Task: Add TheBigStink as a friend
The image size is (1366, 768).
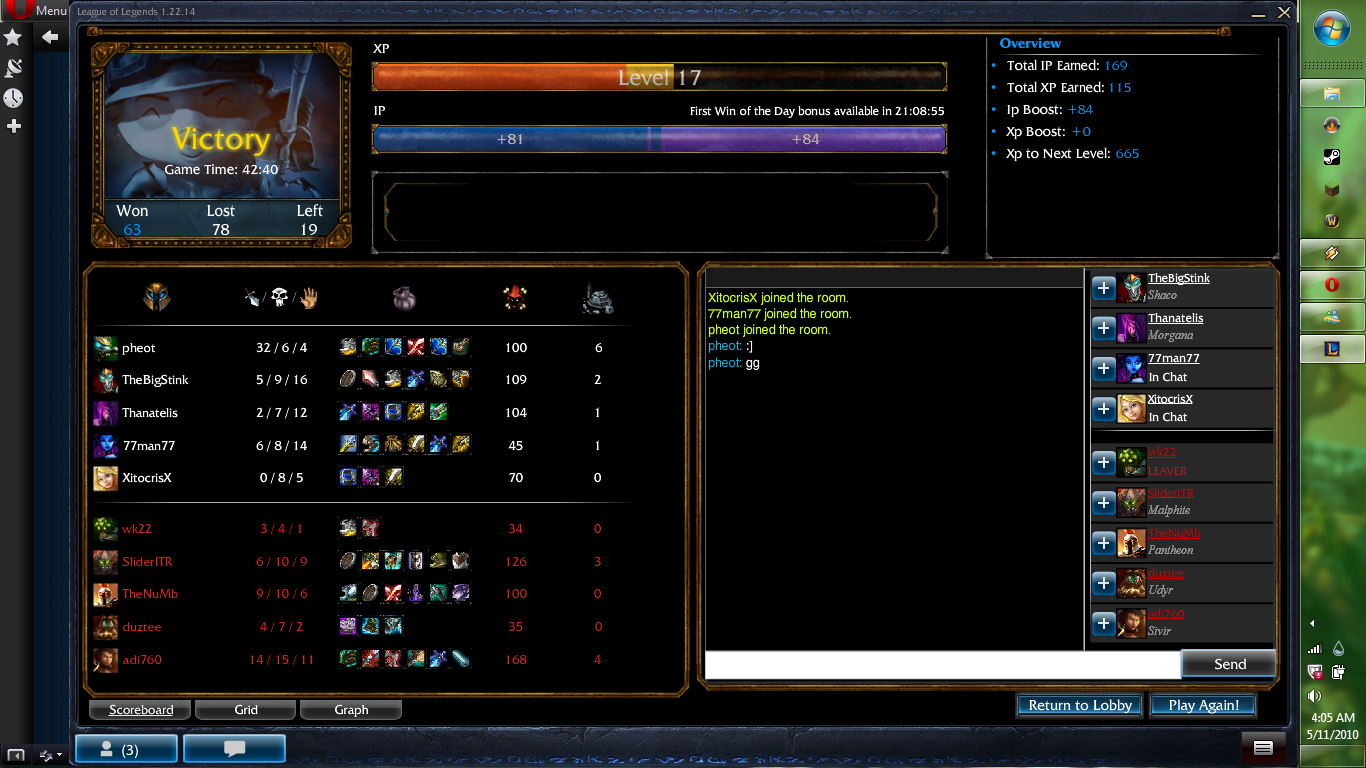Action: tap(1104, 288)
